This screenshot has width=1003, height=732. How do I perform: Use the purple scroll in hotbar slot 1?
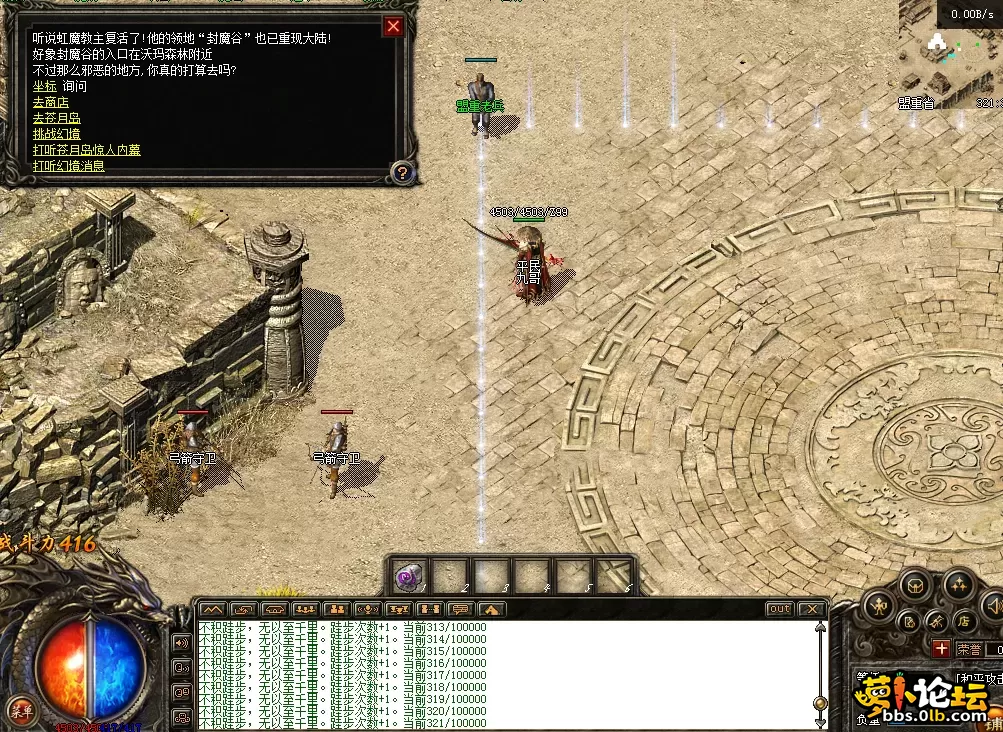(x=408, y=576)
